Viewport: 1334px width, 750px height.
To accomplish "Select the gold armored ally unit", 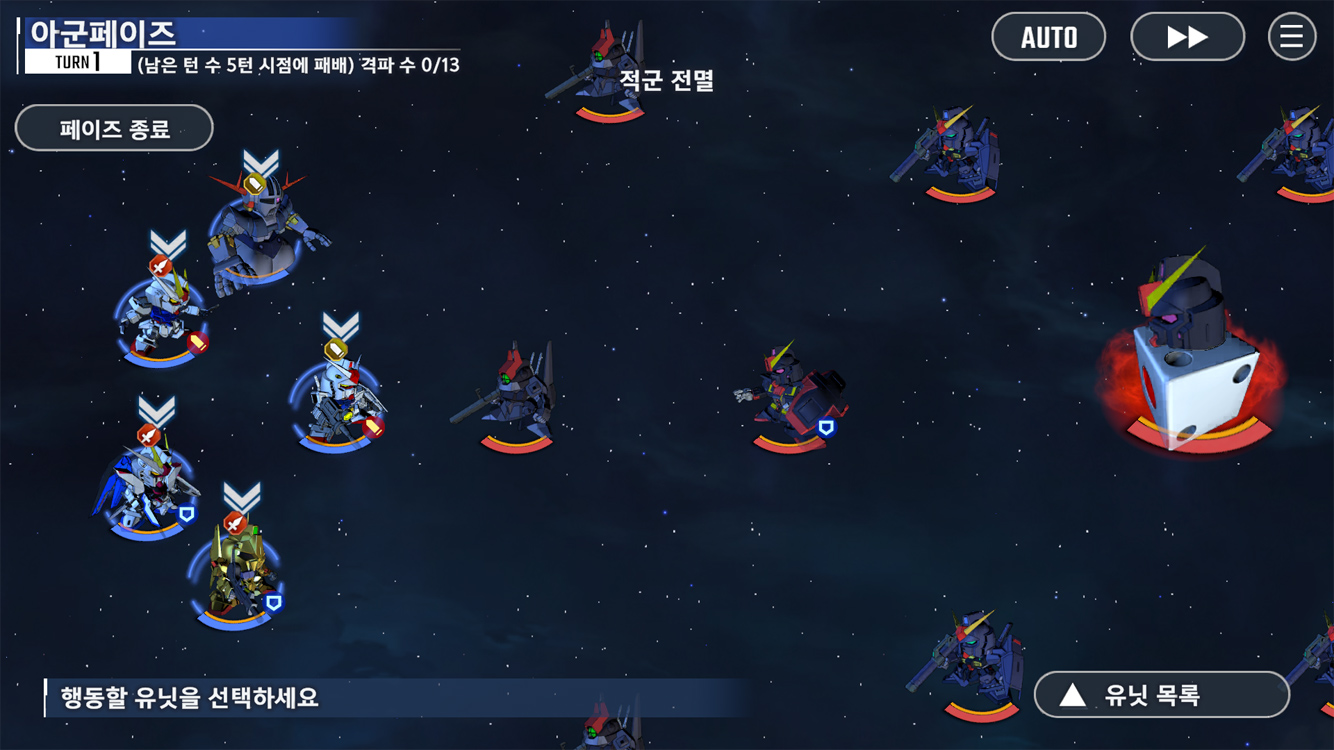I will (x=236, y=572).
